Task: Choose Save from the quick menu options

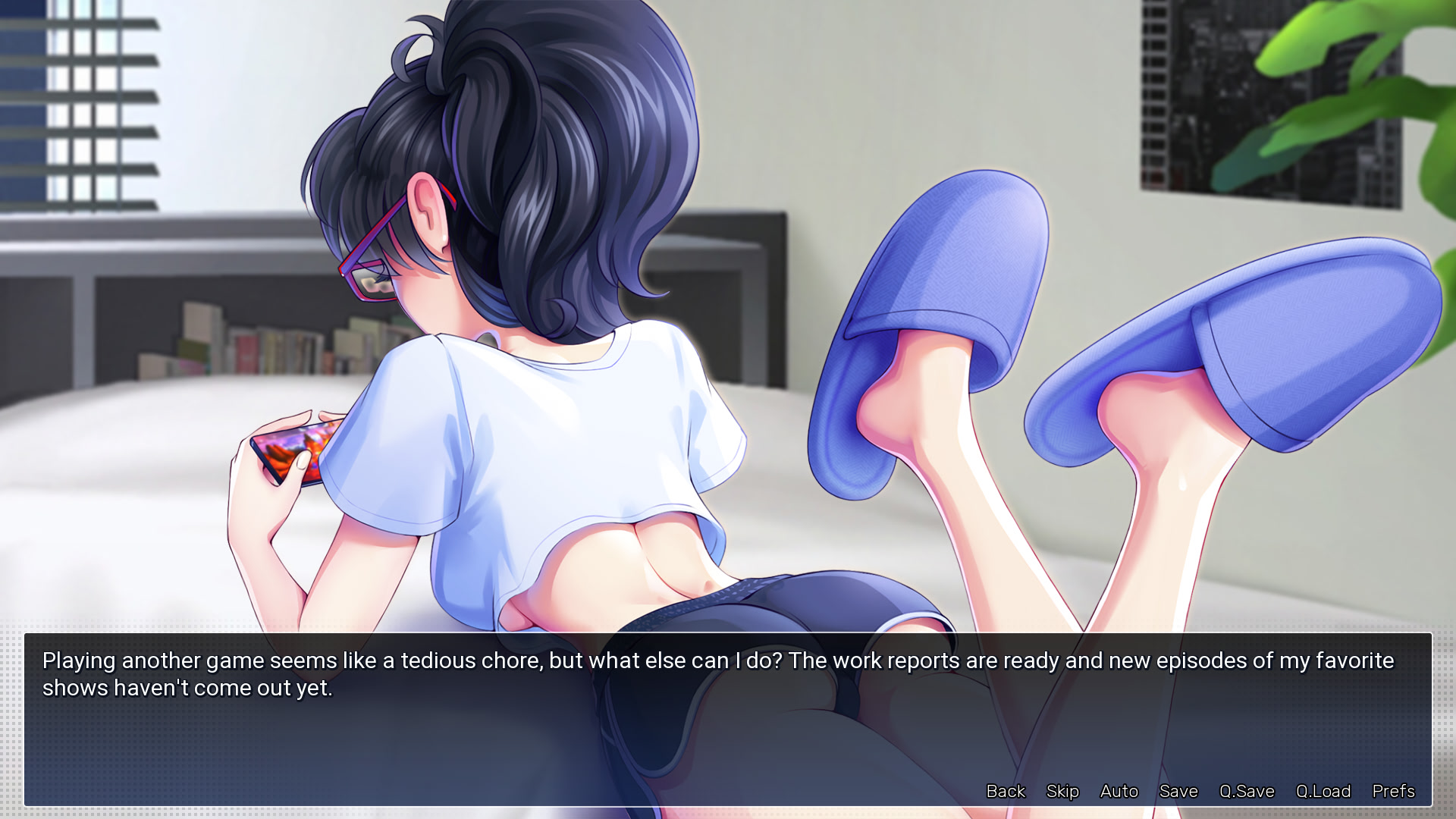Action: coord(1178,791)
